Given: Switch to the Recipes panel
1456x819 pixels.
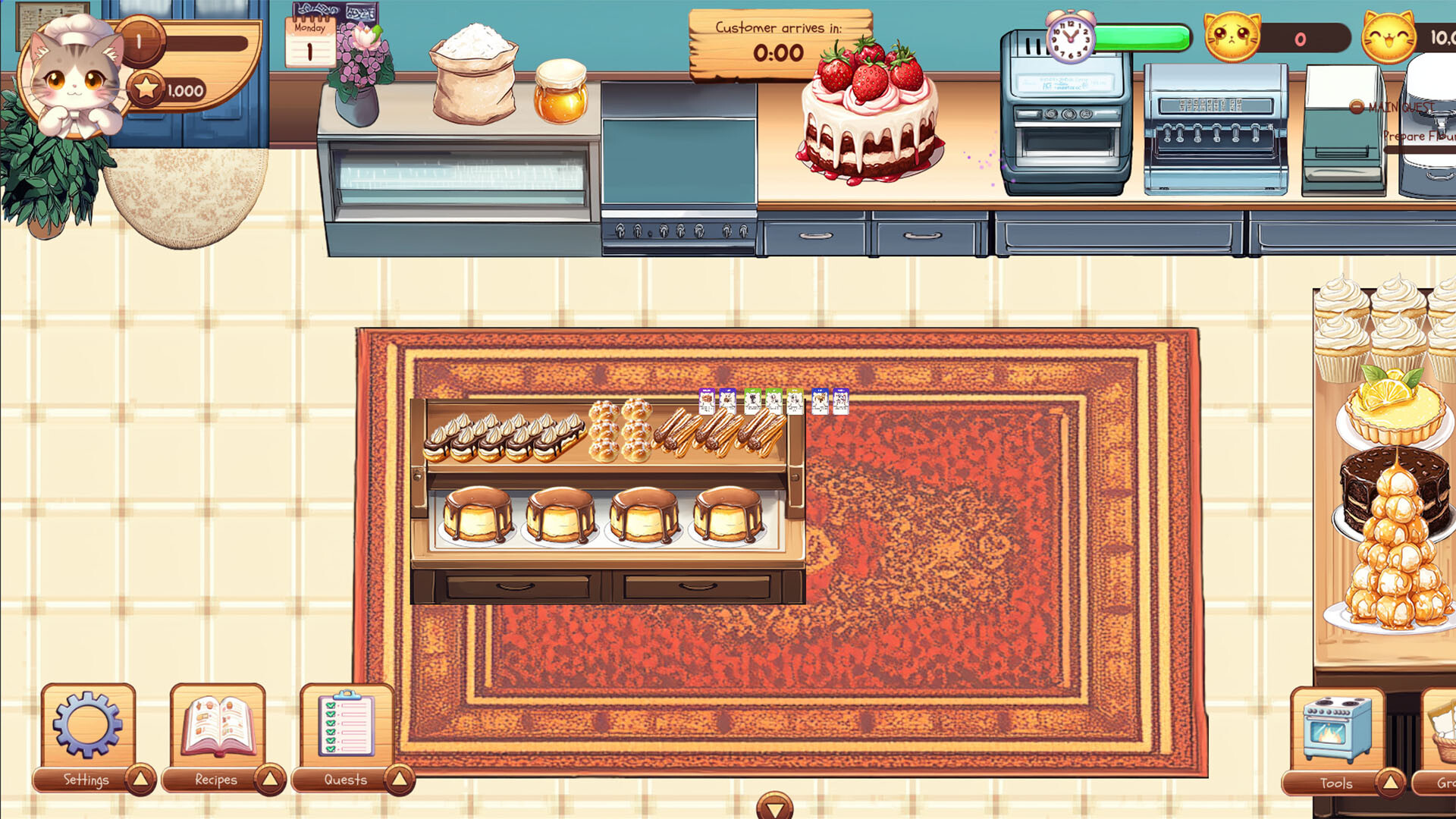Looking at the screenshot, I should [x=216, y=779].
